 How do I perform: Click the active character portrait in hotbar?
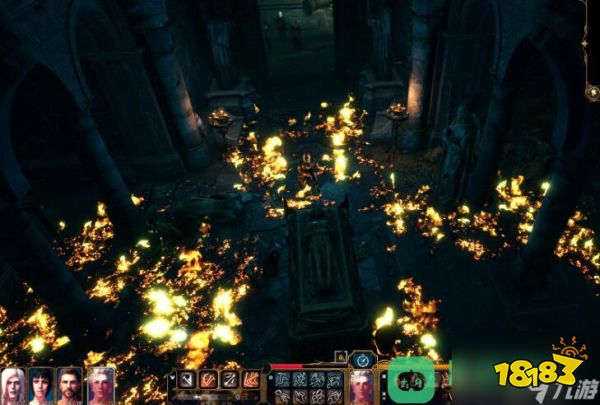[x=361, y=385]
